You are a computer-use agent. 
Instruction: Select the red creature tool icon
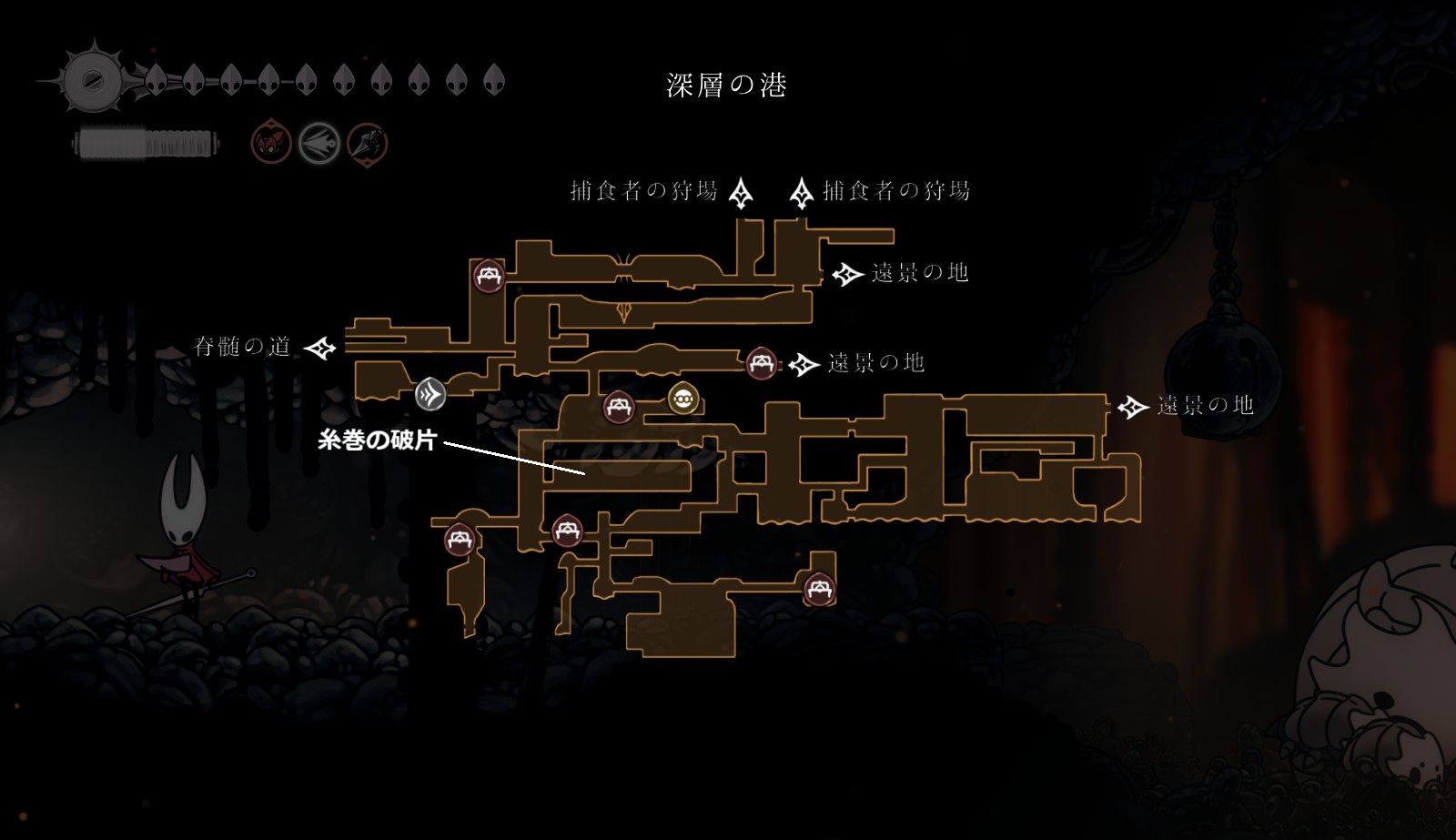click(x=270, y=143)
